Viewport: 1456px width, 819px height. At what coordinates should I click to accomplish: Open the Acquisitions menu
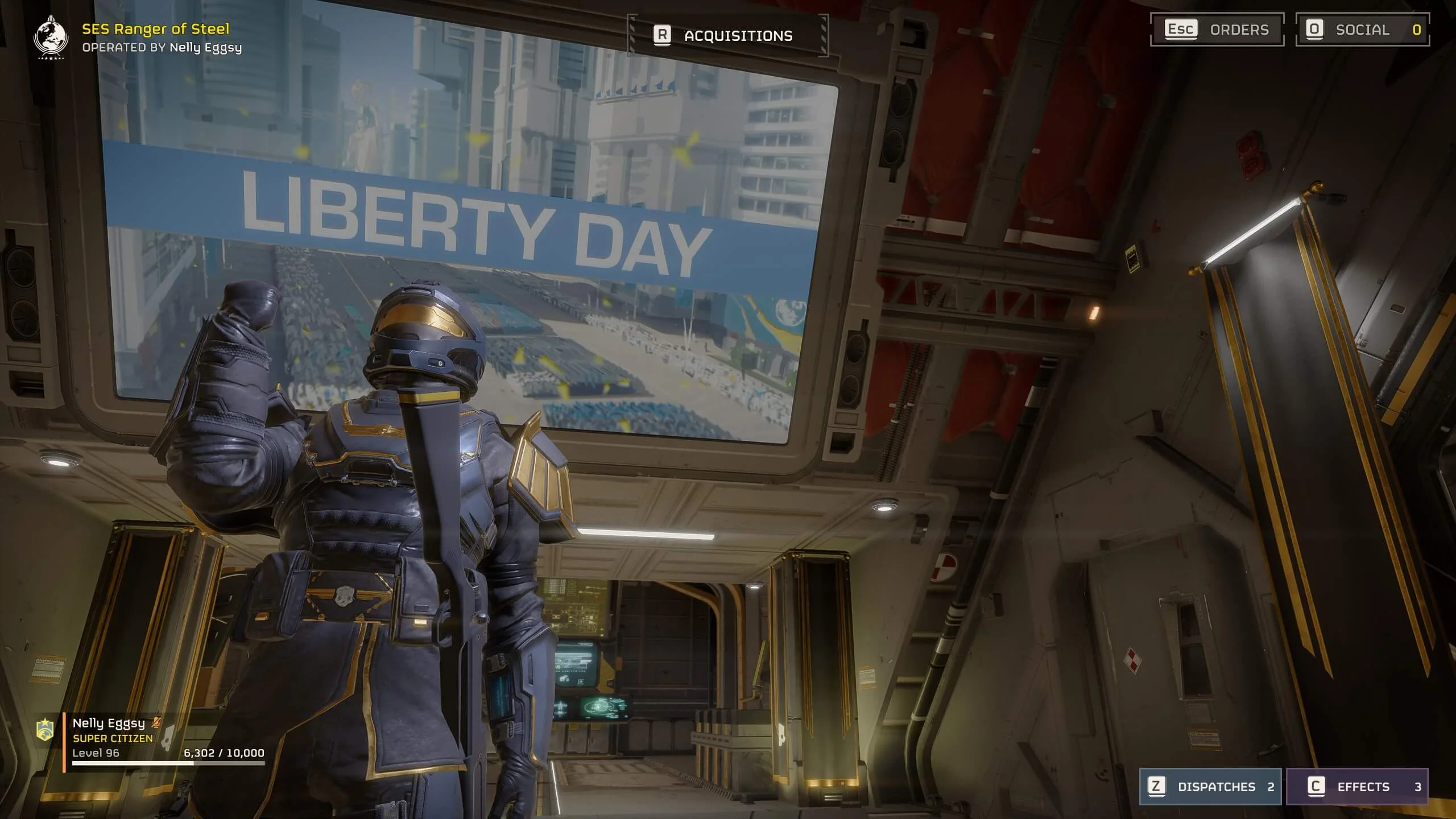click(x=727, y=35)
